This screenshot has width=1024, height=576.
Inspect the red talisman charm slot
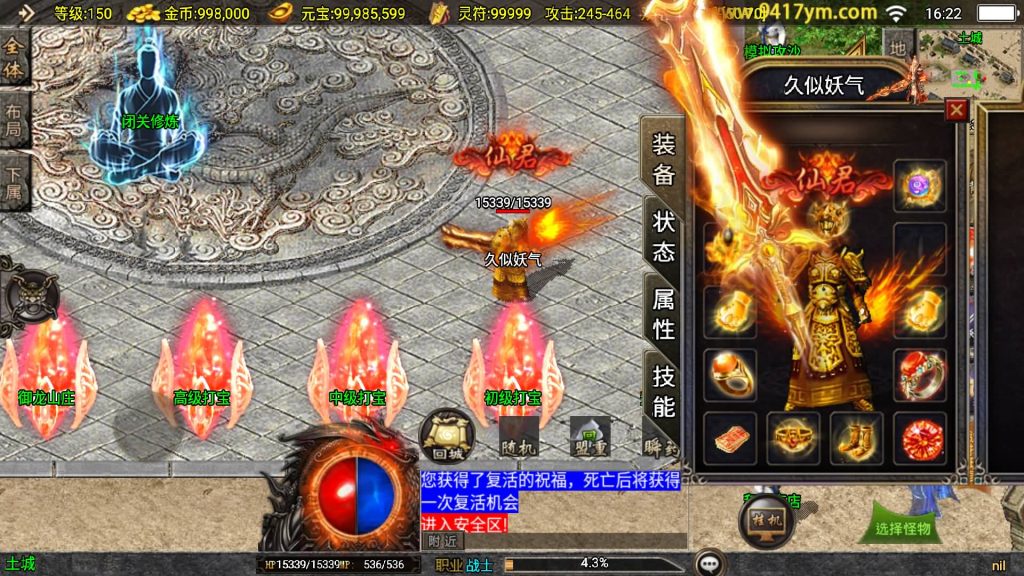pos(729,437)
